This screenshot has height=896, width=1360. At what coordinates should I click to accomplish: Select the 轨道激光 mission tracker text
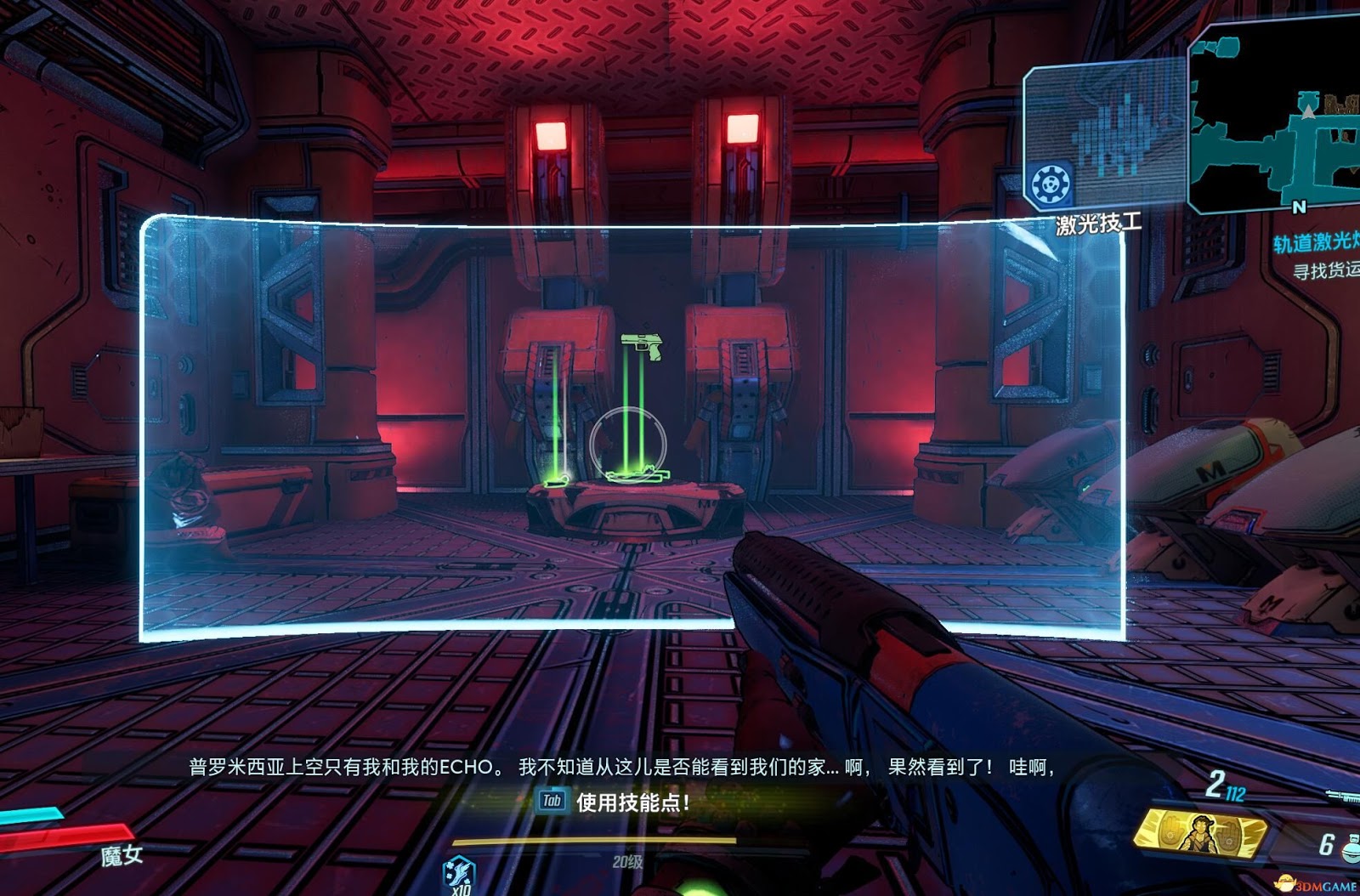pos(1316,242)
